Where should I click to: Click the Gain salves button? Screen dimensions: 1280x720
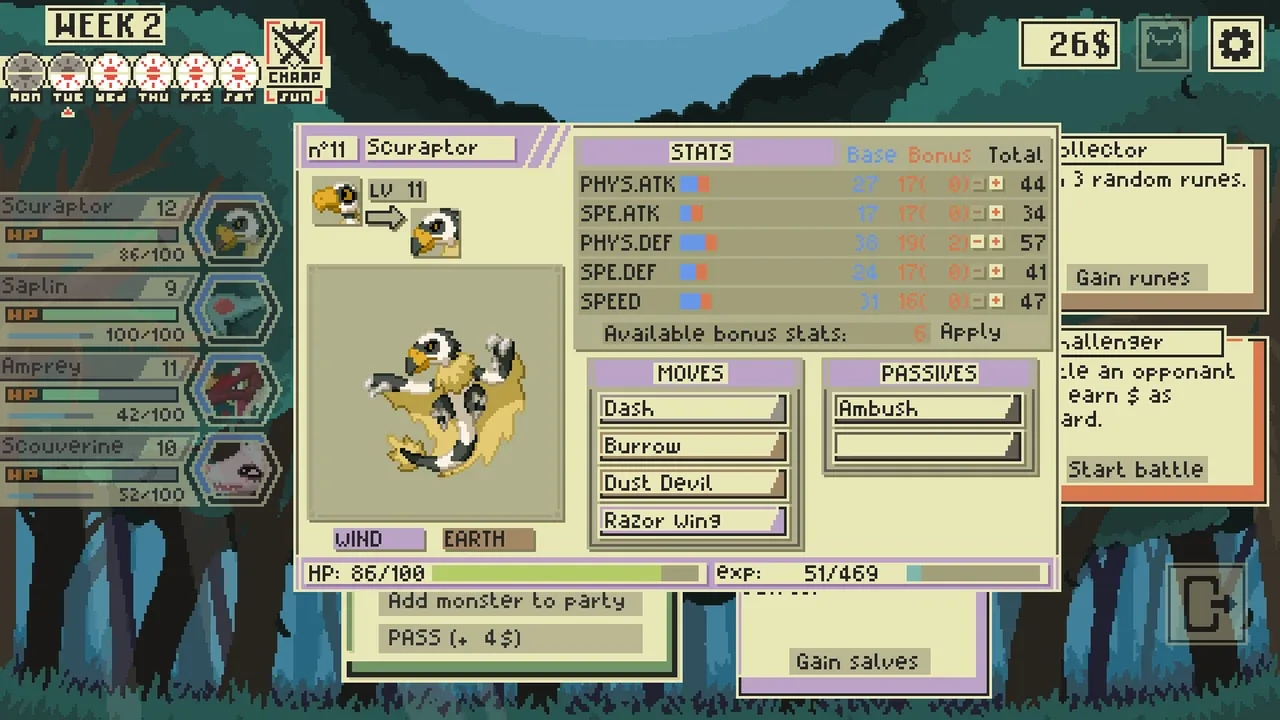click(857, 661)
